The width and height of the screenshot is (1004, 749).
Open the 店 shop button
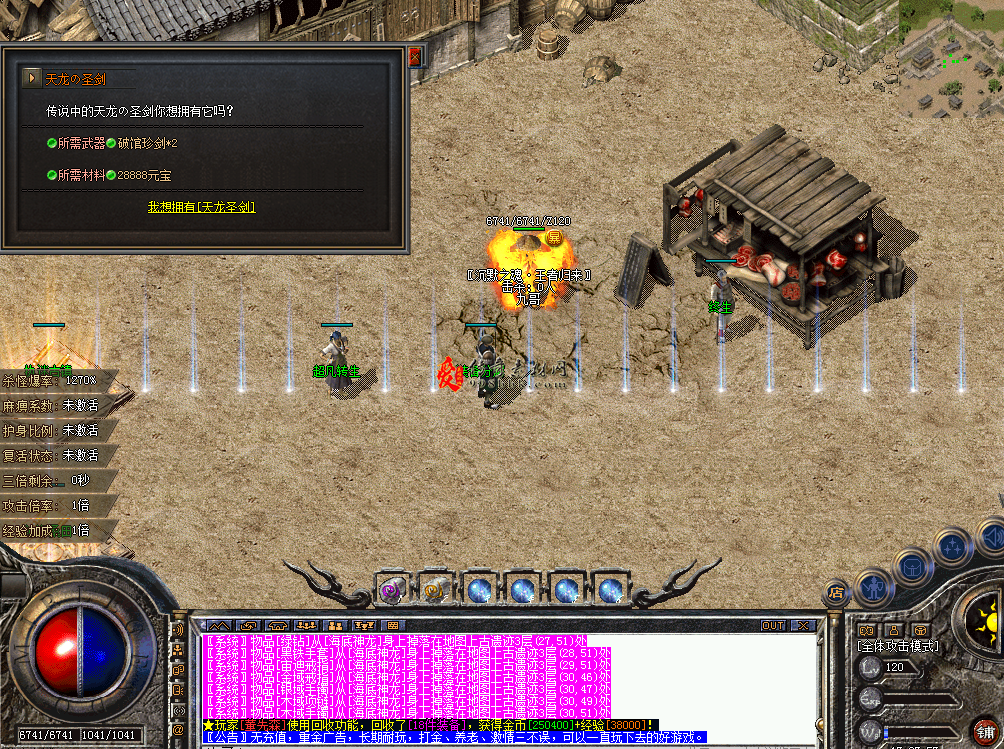(836, 593)
